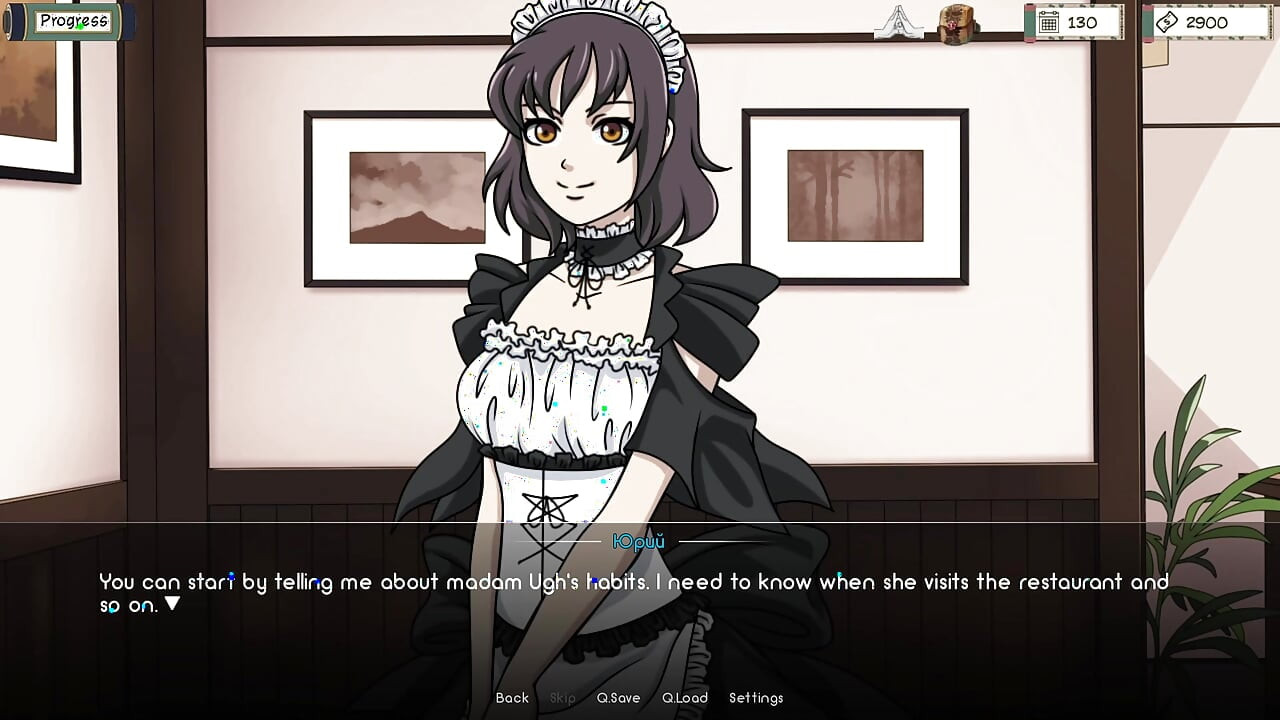This screenshot has height=720, width=1280.
Task: Click the praying hands icon
Action: click(x=898, y=22)
